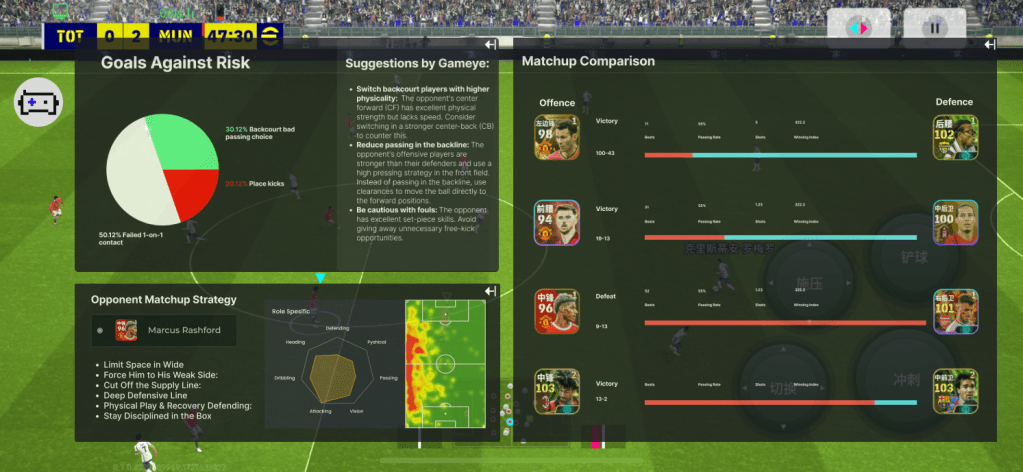Image resolution: width=1023 pixels, height=472 pixels.
Task: Select the Marcus Rashford player entry
Action: (x=163, y=330)
